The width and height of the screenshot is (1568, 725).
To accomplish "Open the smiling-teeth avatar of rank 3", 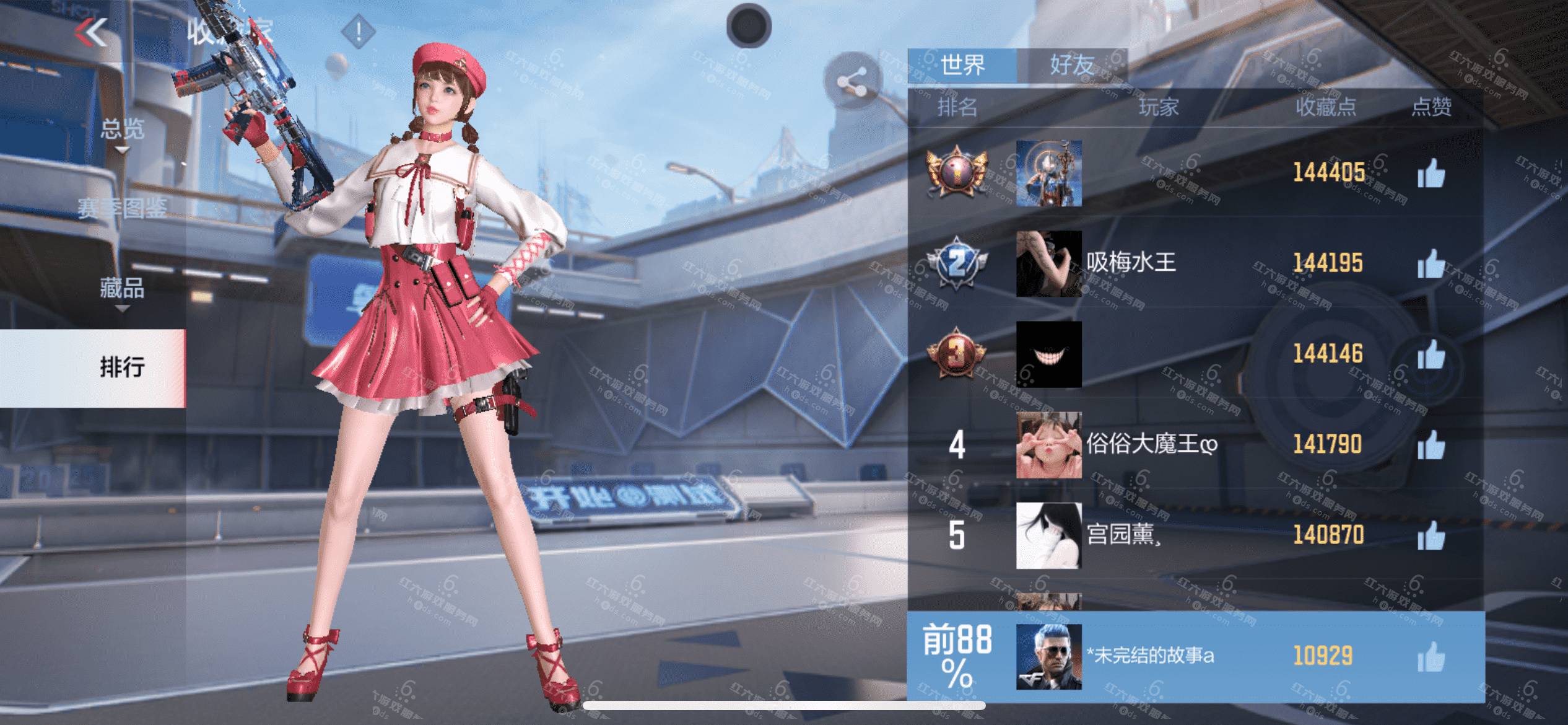I will click(1048, 354).
